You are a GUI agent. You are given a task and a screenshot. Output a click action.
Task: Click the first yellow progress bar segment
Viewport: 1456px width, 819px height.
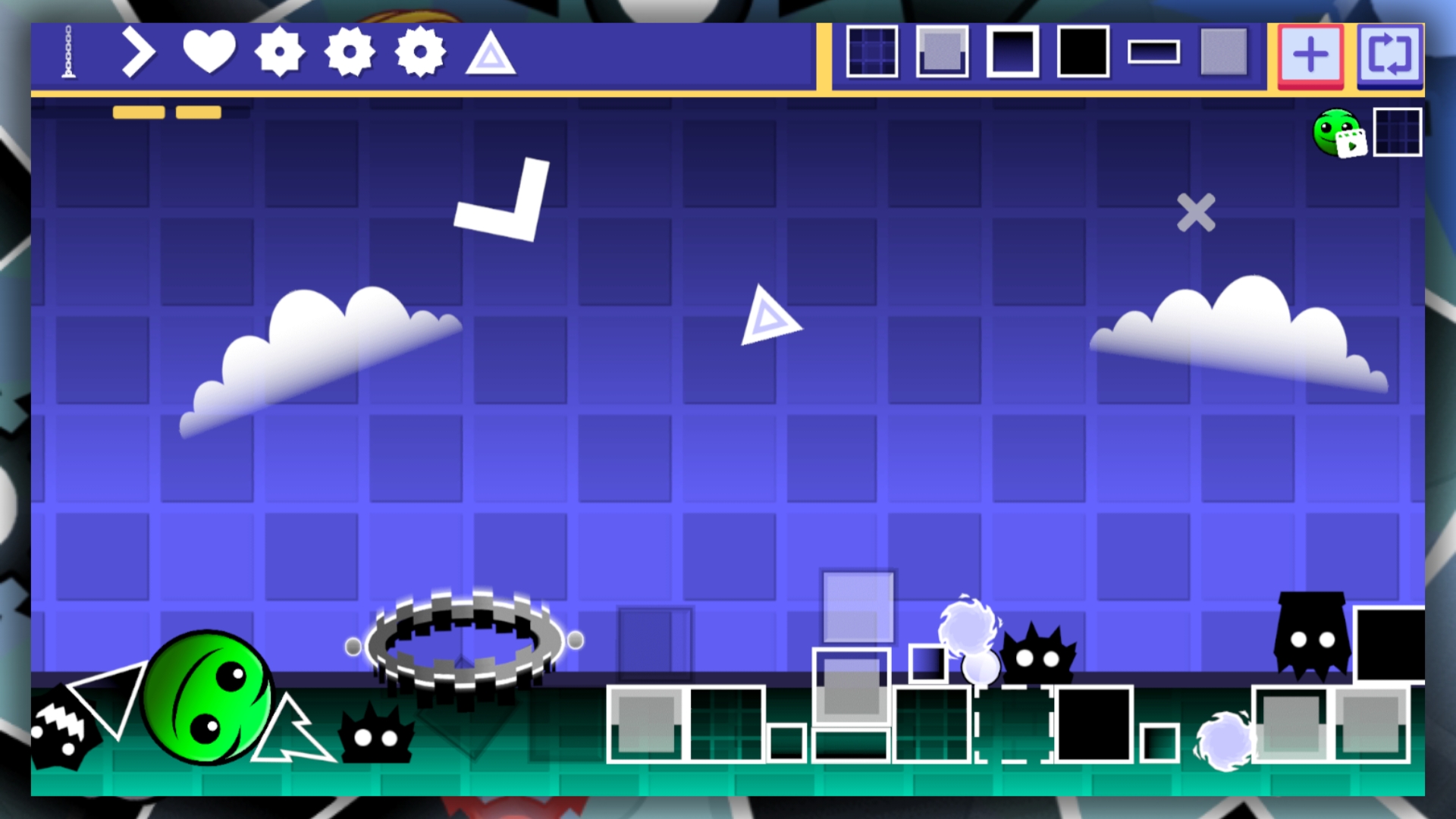[138, 111]
